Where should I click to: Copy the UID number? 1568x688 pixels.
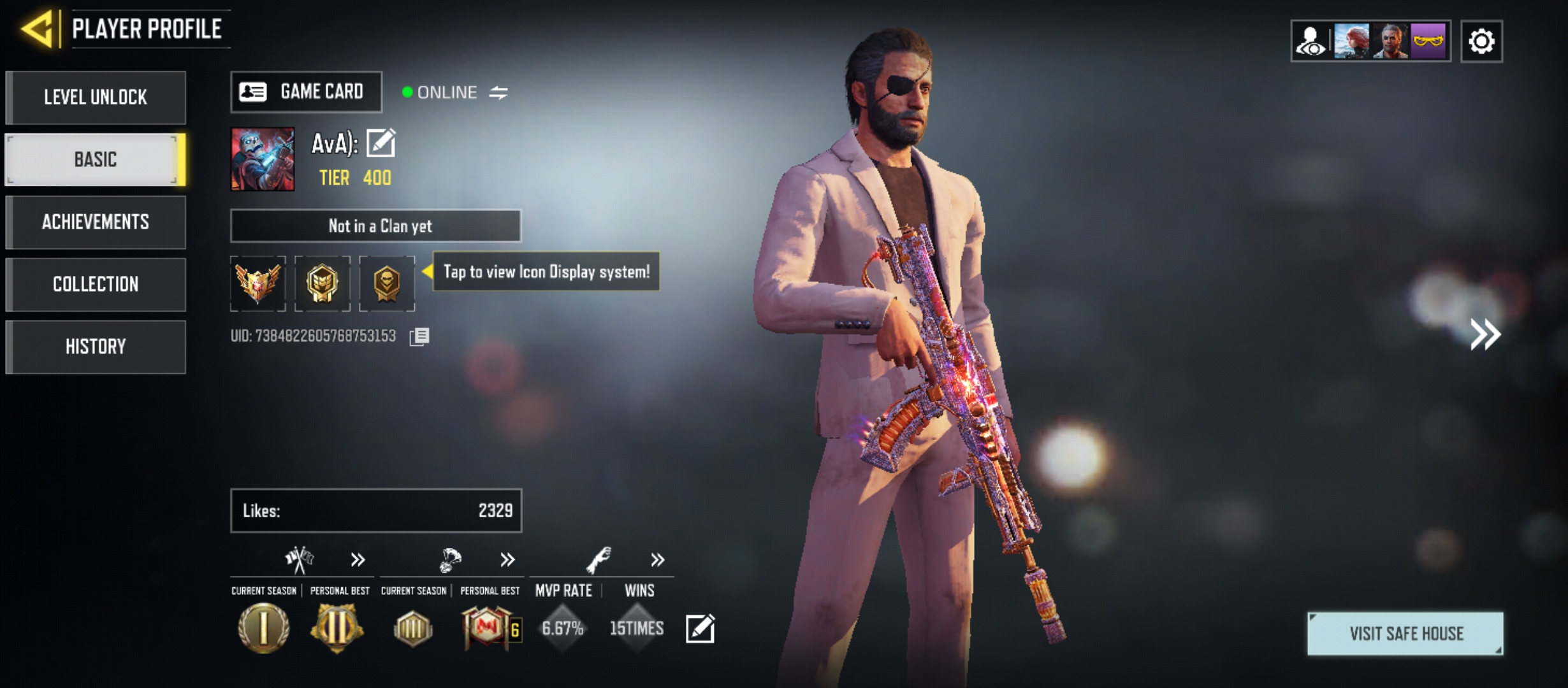[419, 336]
